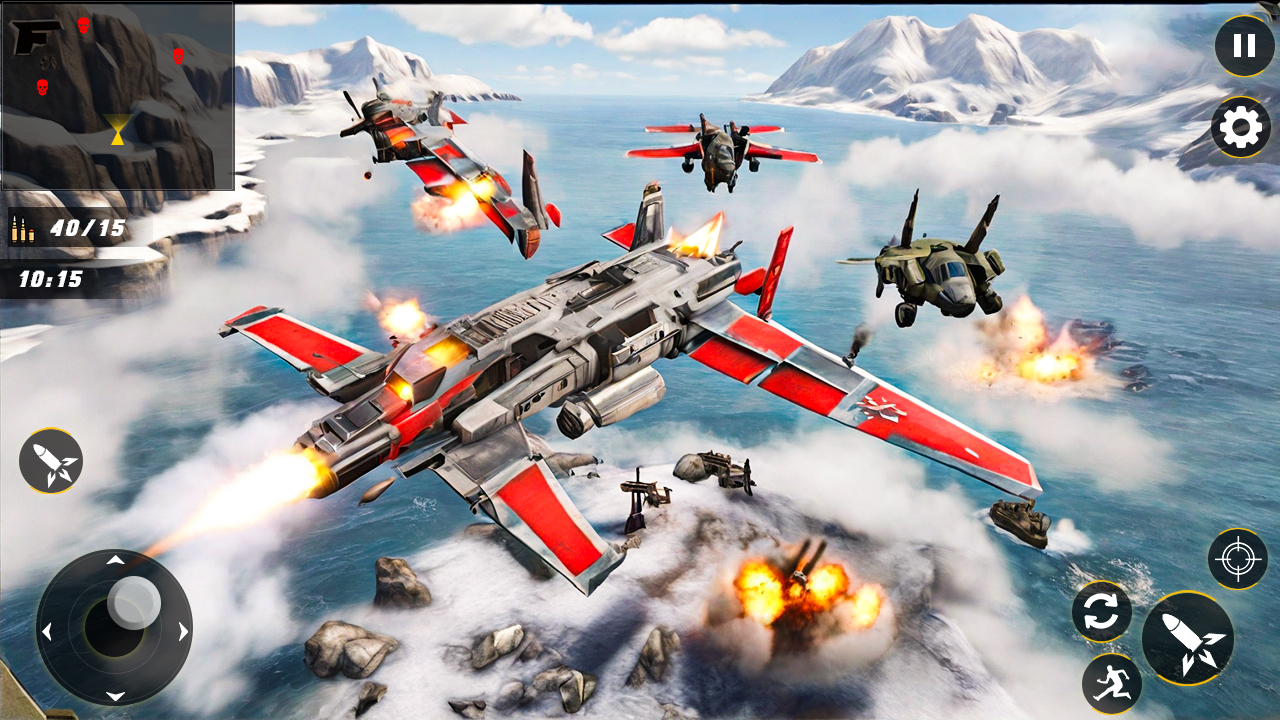1280x720 pixels.
Task: Tap the mission timer showing 10:15
Action: coord(50,280)
